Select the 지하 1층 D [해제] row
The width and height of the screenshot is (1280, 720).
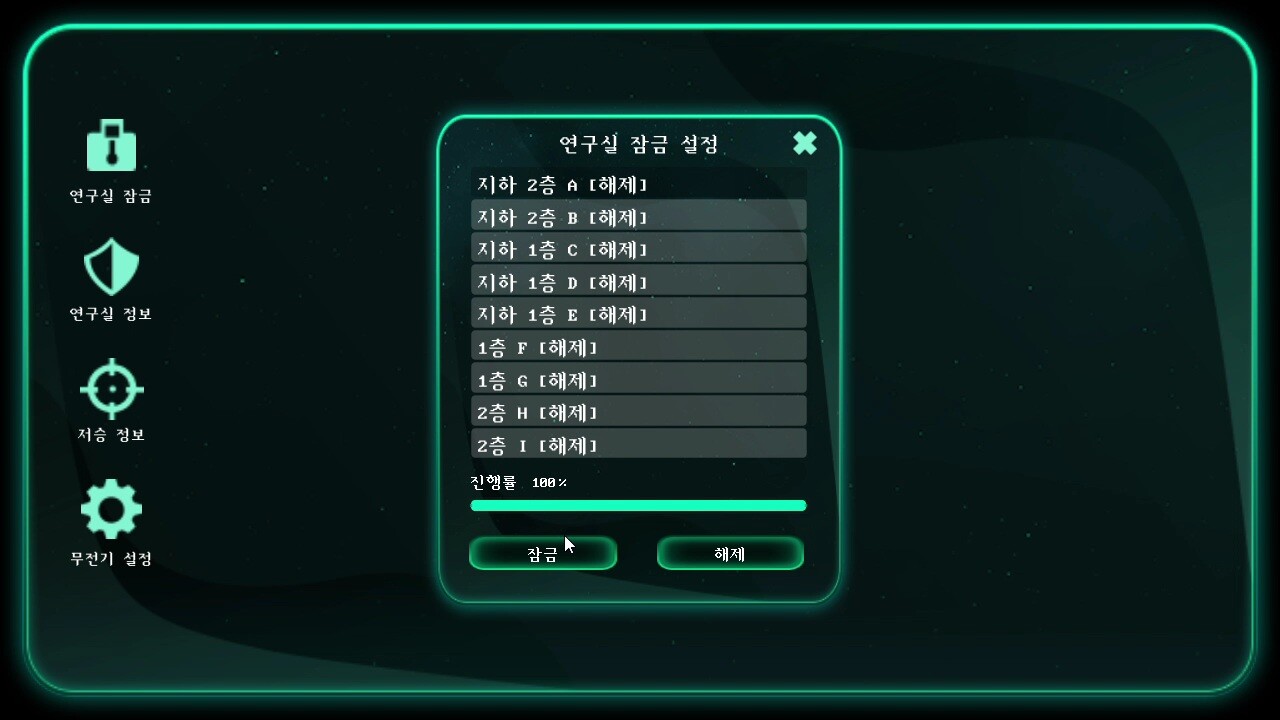(638, 281)
